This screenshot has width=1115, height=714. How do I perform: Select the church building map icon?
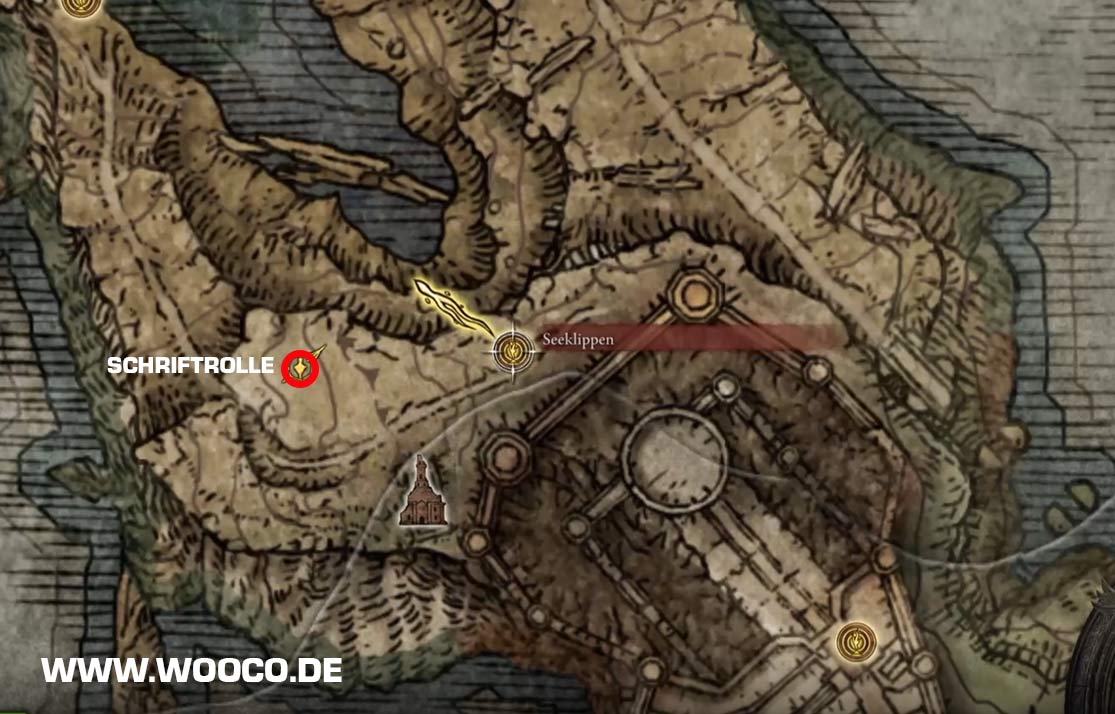click(423, 492)
